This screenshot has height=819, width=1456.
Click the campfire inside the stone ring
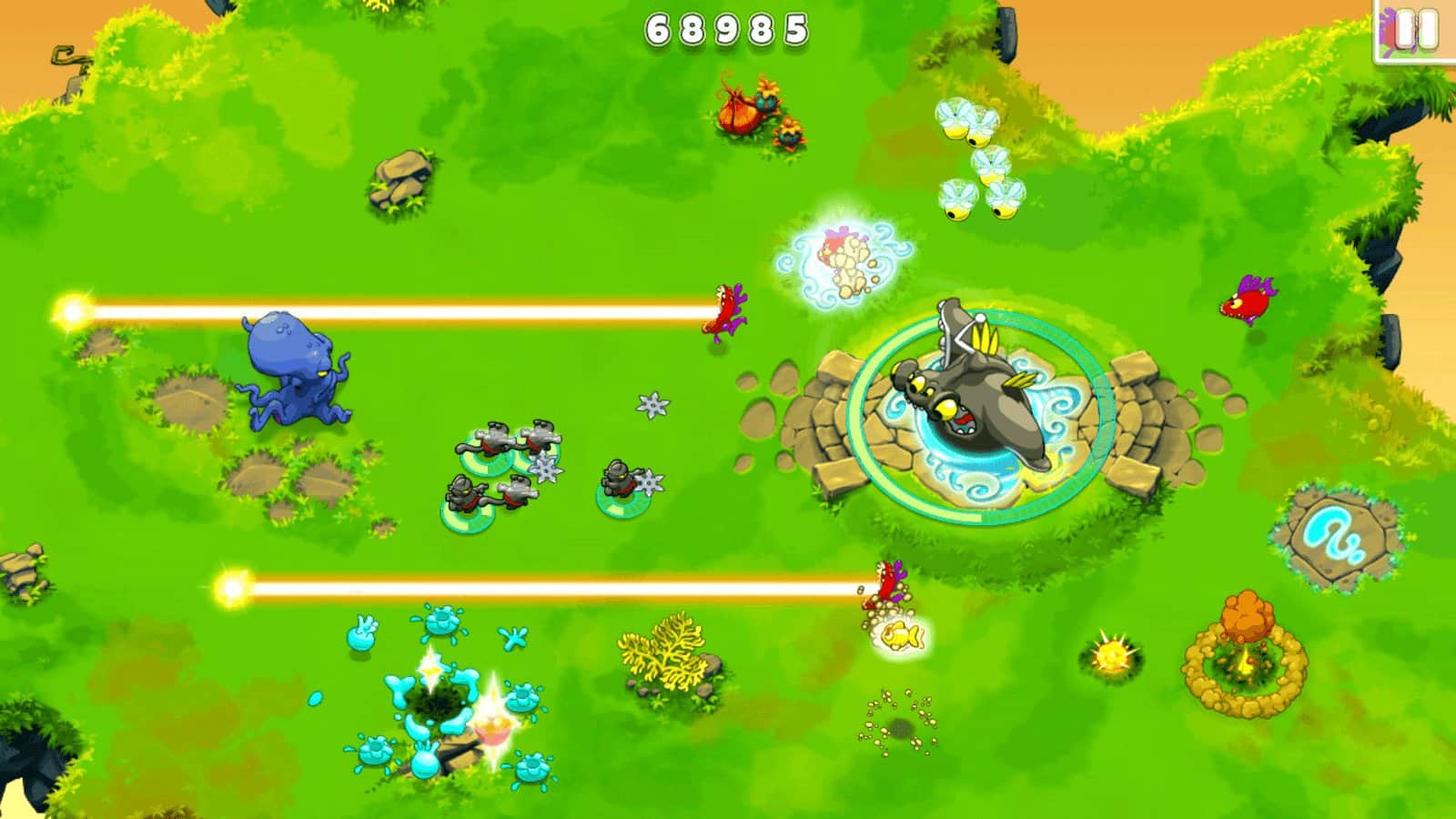(x=1247, y=660)
